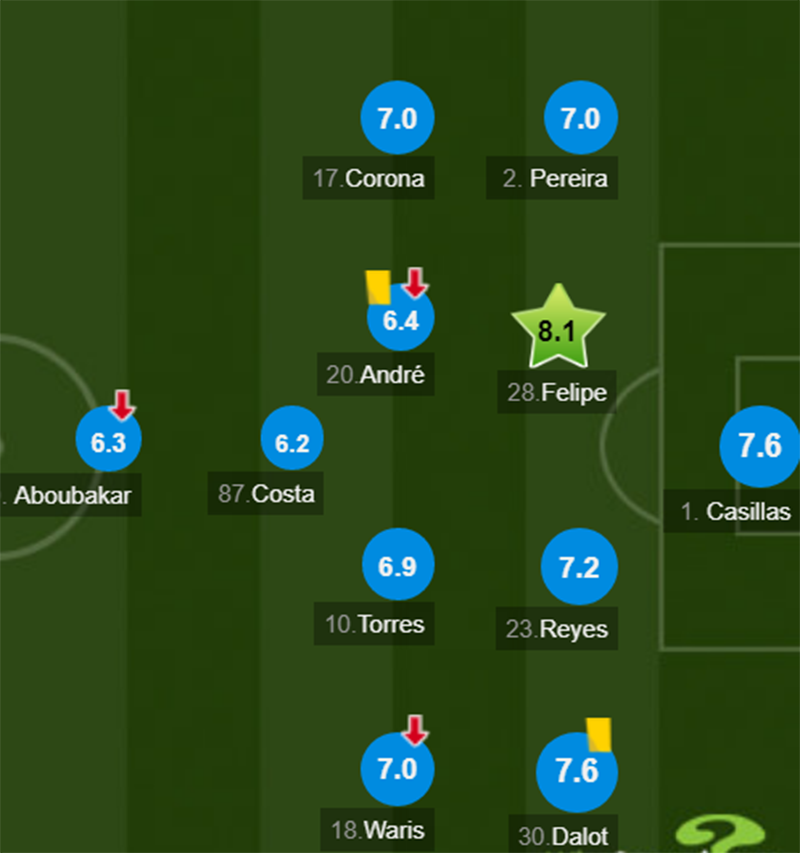Image resolution: width=800 pixels, height=853 pixels.
Task: Choose Costa's 6.2 rating badge
Action: pos(292,441)
